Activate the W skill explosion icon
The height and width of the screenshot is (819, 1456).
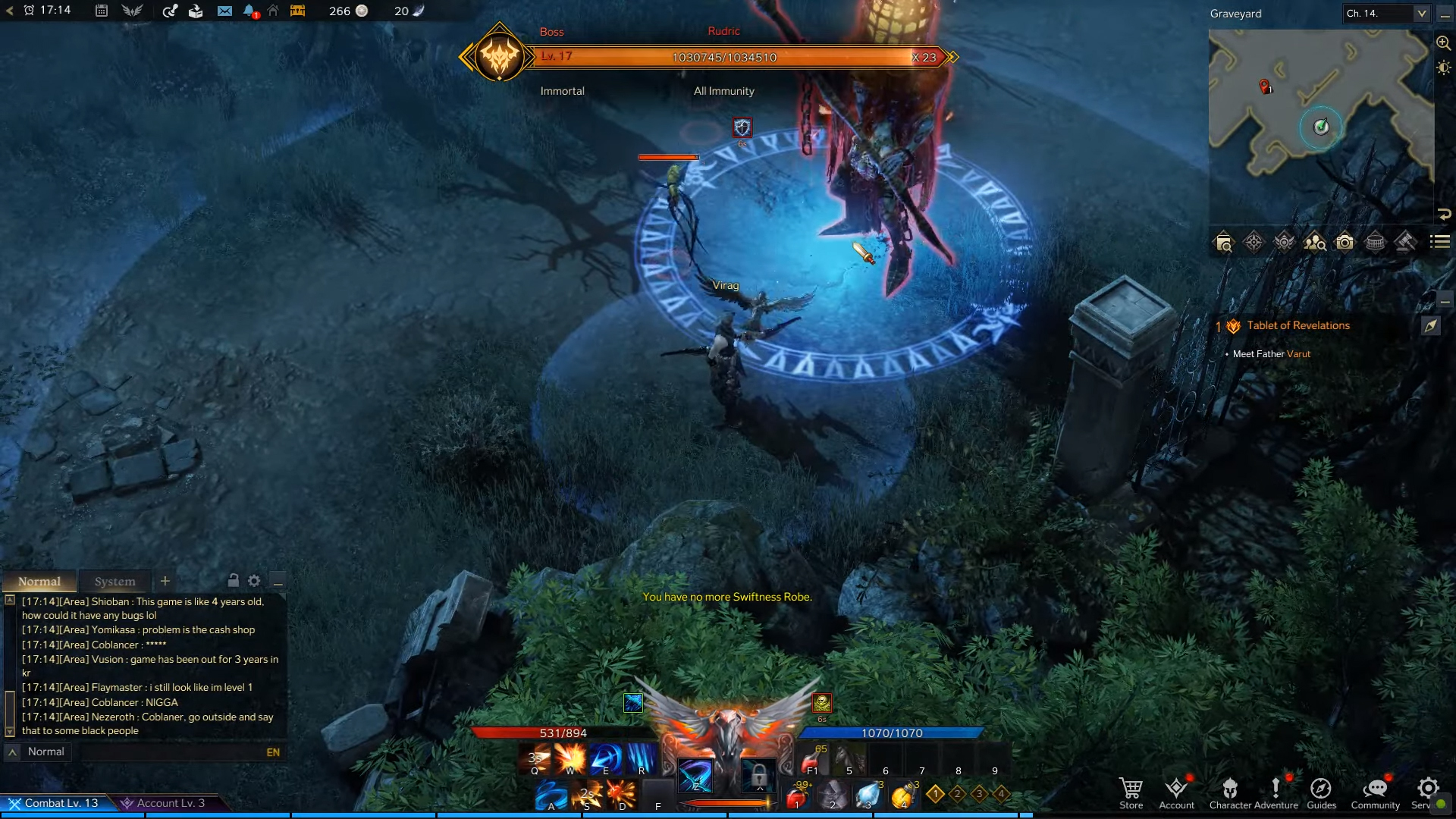pyautogui.click(x=570, y=758)
